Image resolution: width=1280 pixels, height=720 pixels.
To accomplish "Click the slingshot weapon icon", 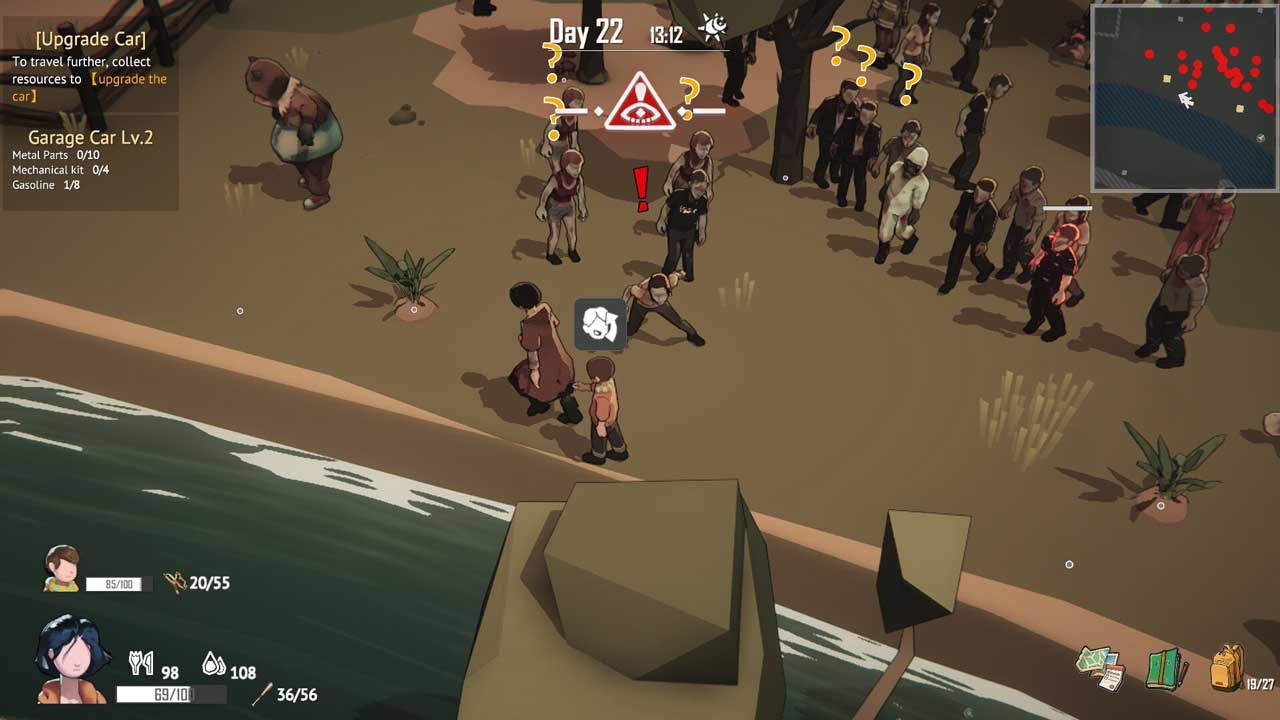I will pyautogui.click(x=176, y=582).
